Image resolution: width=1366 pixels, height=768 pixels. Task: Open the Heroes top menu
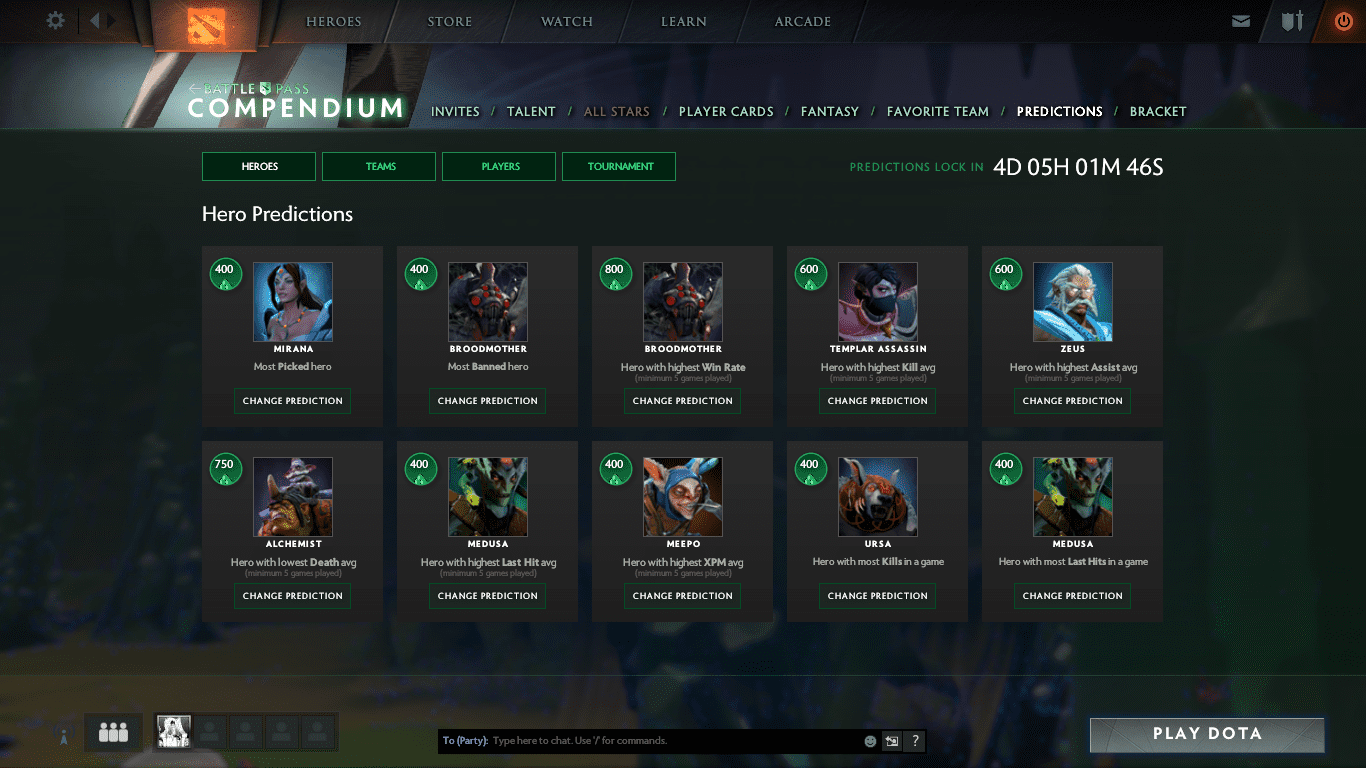coord(333,22)
